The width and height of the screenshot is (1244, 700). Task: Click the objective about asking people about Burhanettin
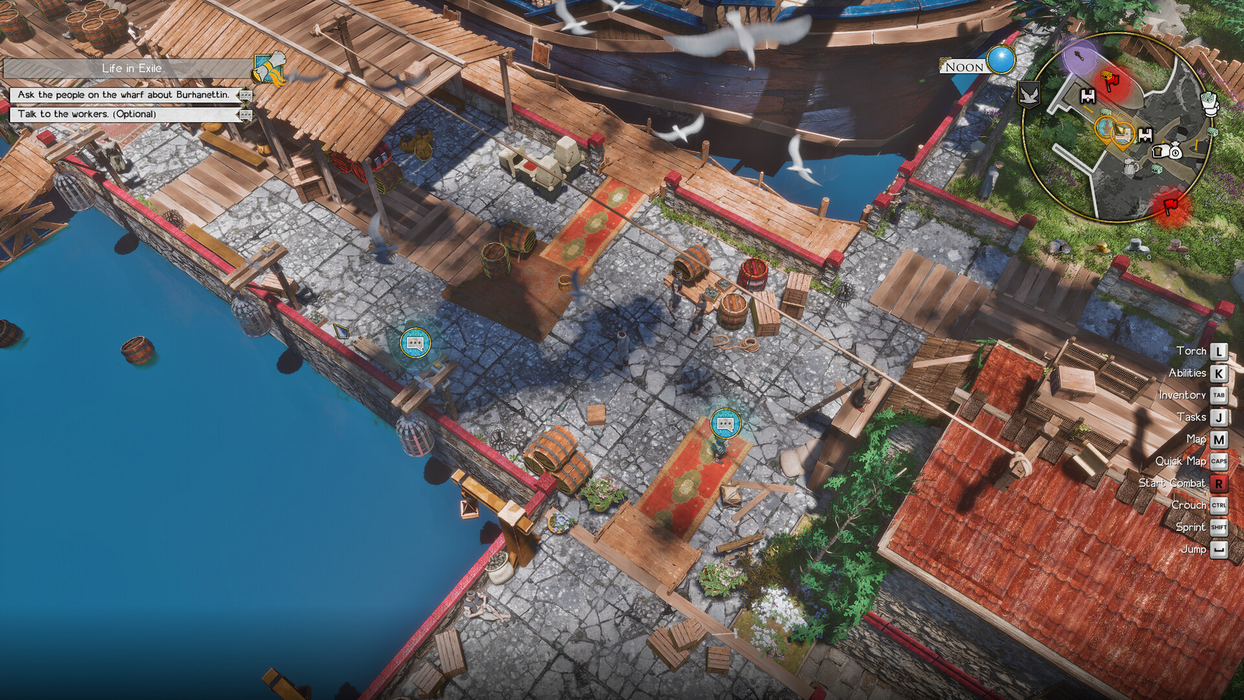pyautogui.click(x=124, y=95)
